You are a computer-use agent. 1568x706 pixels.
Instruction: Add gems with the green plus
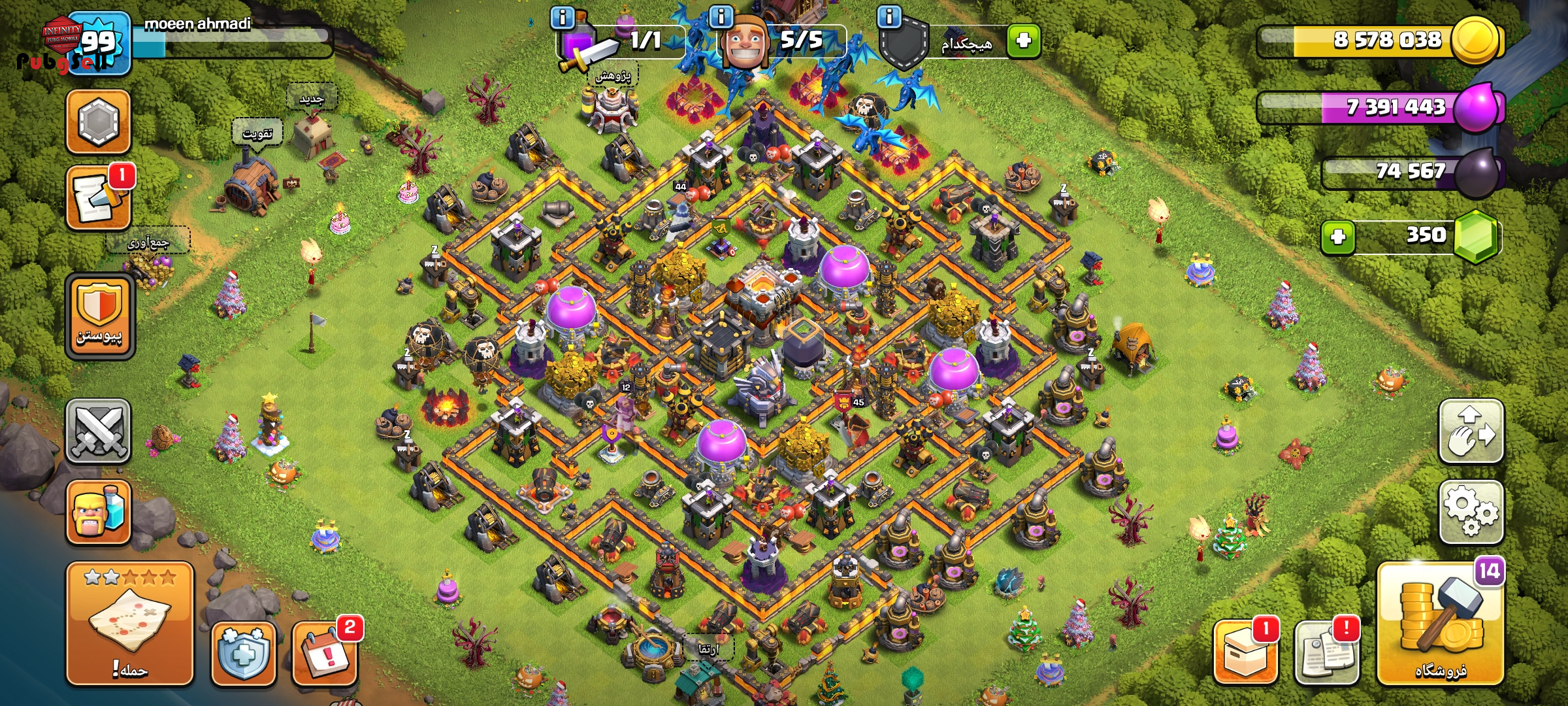point(1337,237)
